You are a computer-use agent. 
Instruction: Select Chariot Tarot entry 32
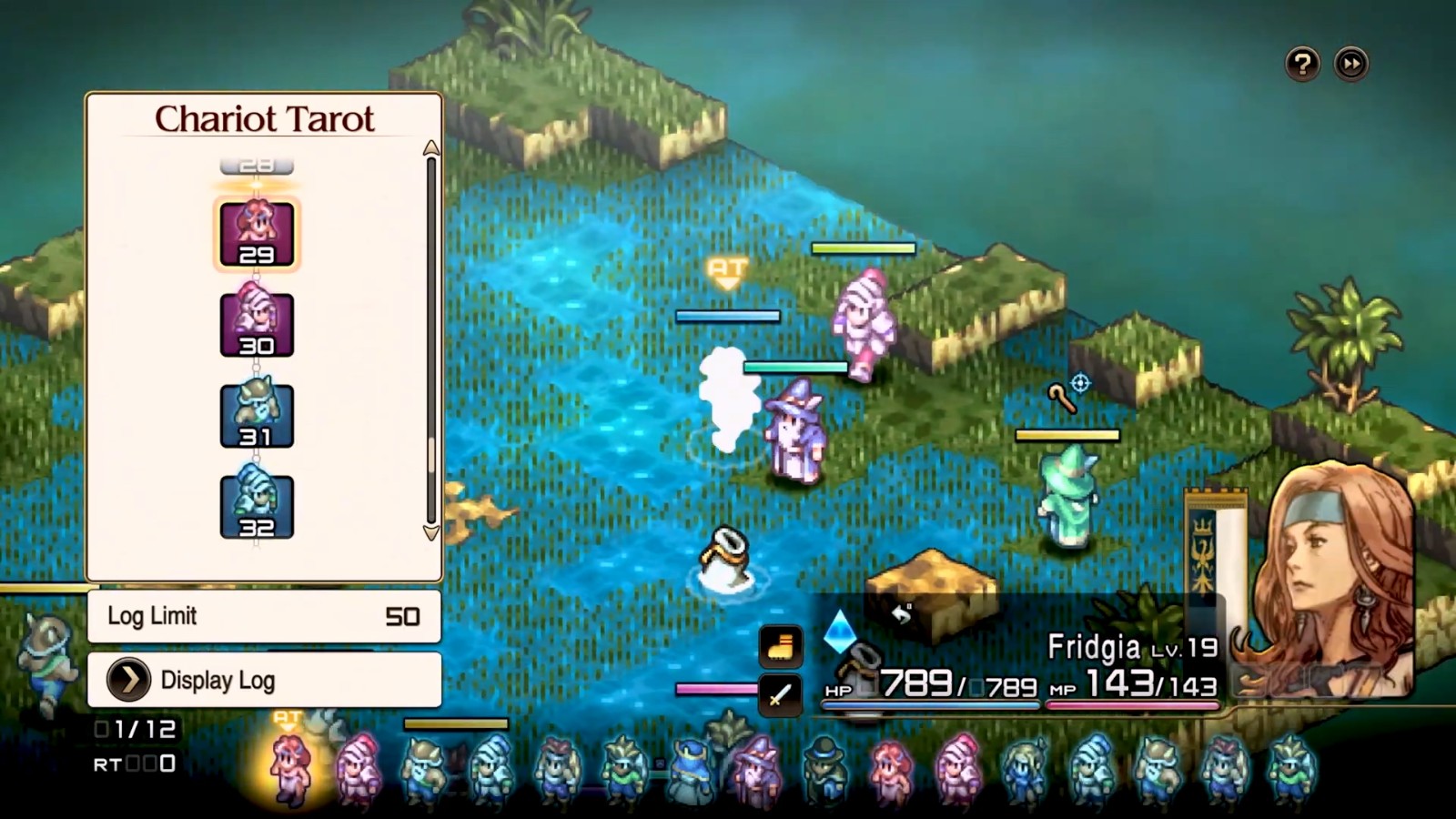point(257,507)
